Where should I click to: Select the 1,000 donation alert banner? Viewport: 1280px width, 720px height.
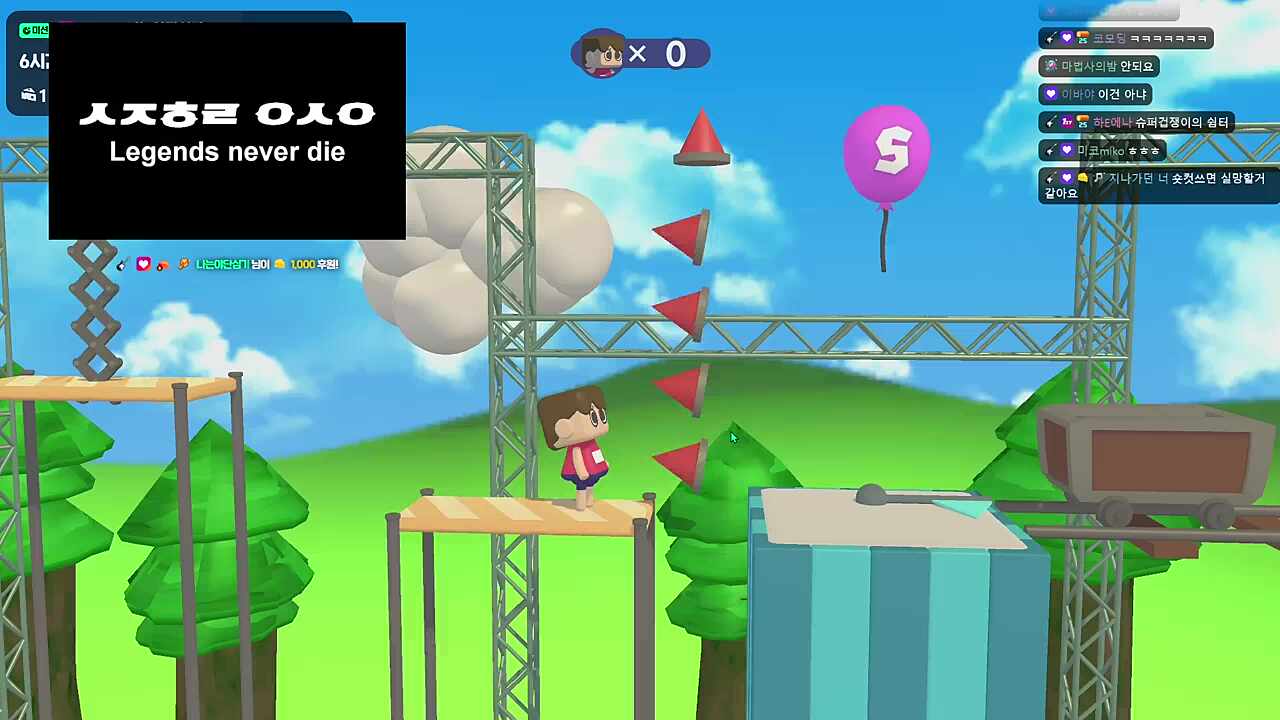[228, 264]
